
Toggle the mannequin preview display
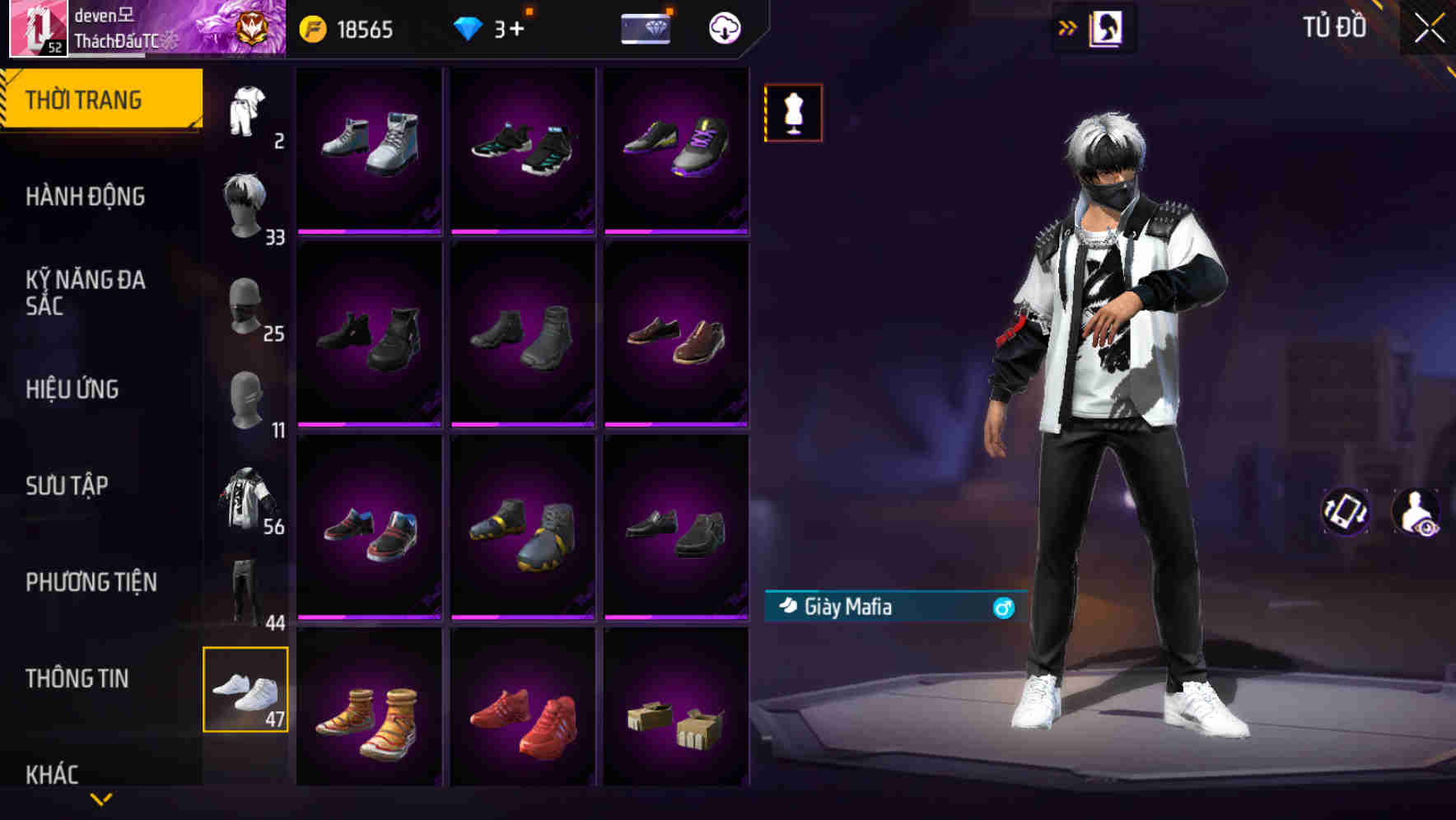coord(792,112)
